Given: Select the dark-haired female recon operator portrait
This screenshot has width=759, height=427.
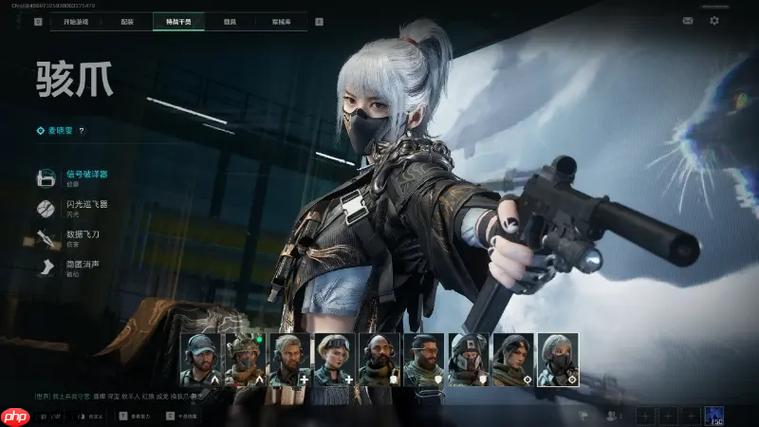Looking at the screenshot, I should click(x=513, y=360).
